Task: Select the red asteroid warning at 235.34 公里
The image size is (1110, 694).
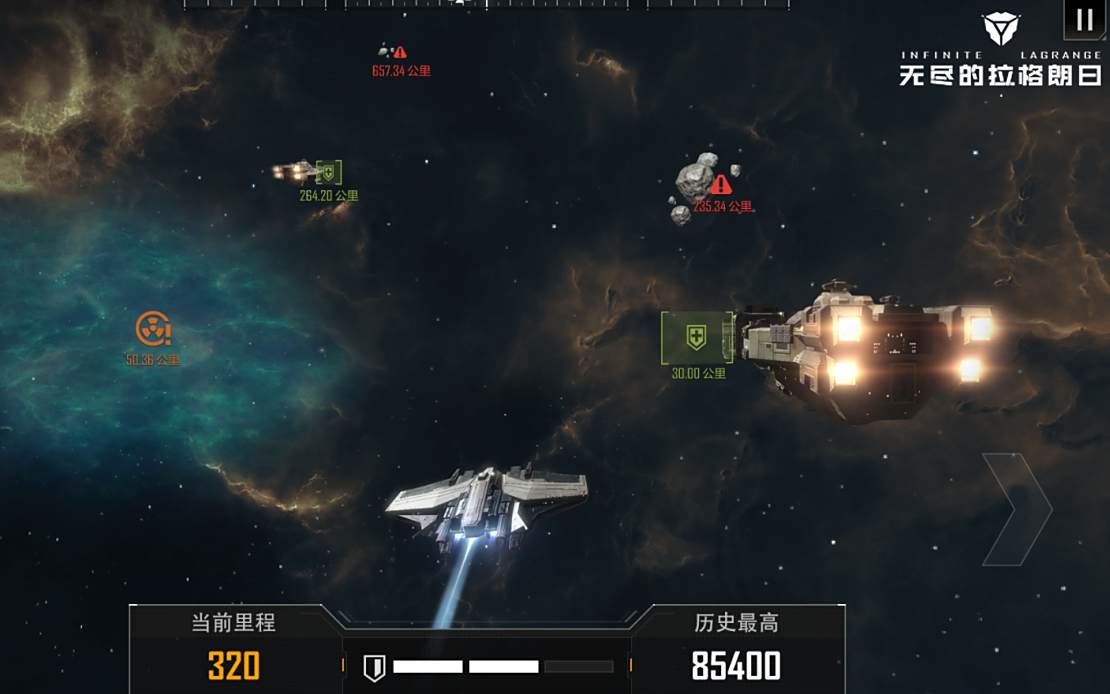Action: [720, 185]
